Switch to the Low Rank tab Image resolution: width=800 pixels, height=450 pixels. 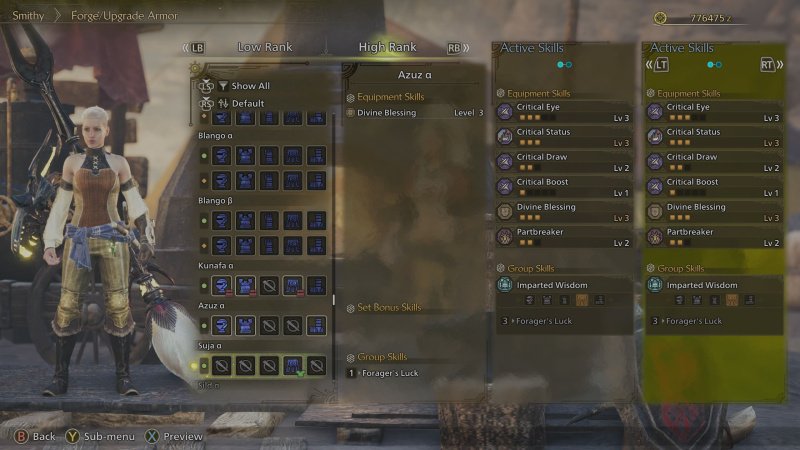point(263,47)
